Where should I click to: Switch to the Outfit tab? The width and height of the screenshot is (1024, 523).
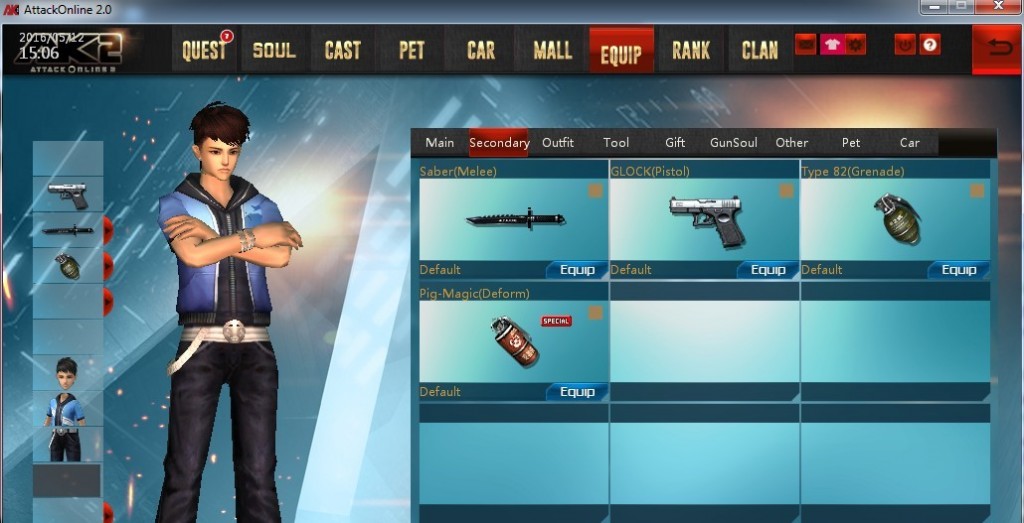[558, 143]
